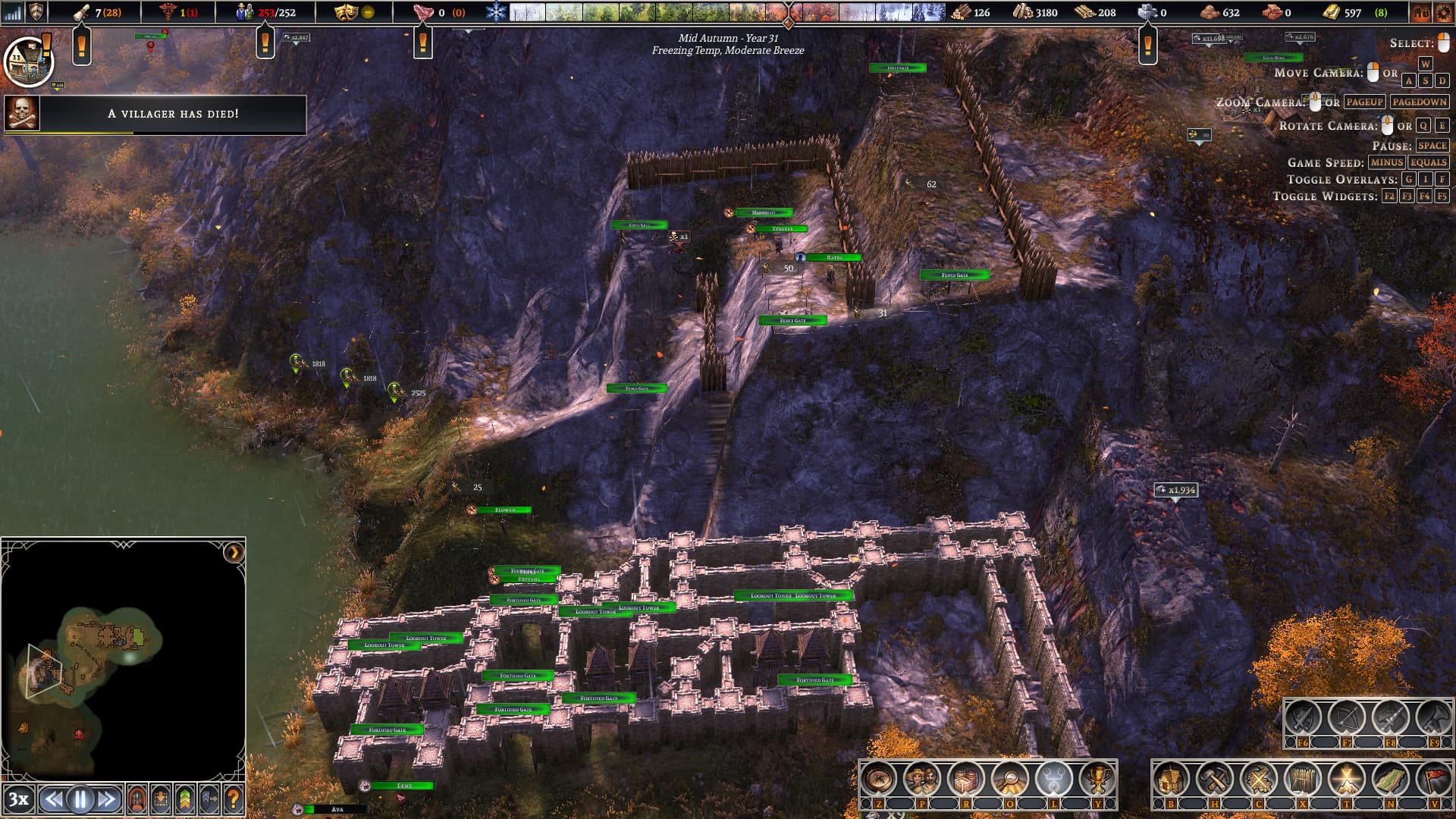The image size is (1456, 819).
Task: Pause the game with the pause button
Action: pos(80,799)
